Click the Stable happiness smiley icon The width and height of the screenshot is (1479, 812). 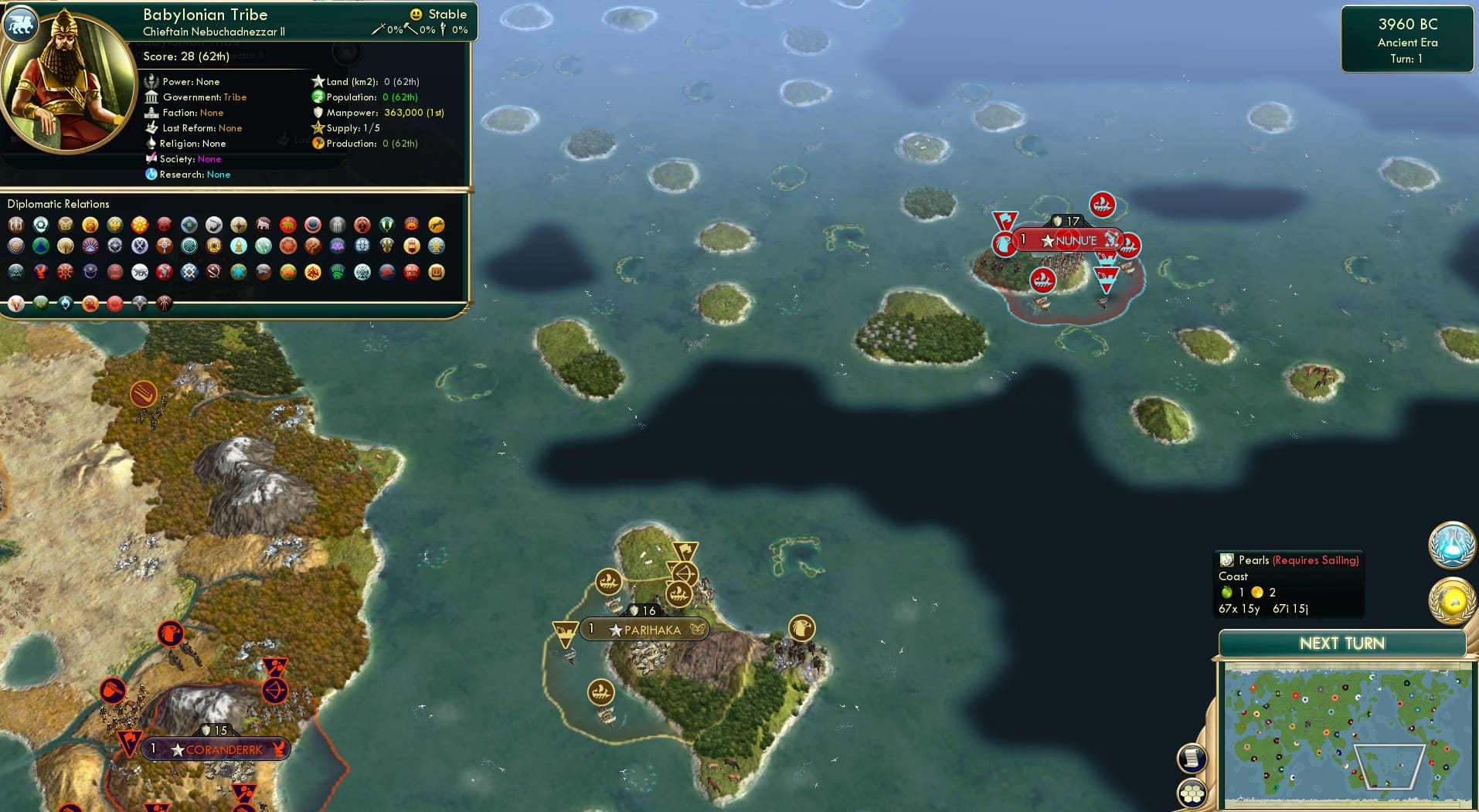point(416,14)
